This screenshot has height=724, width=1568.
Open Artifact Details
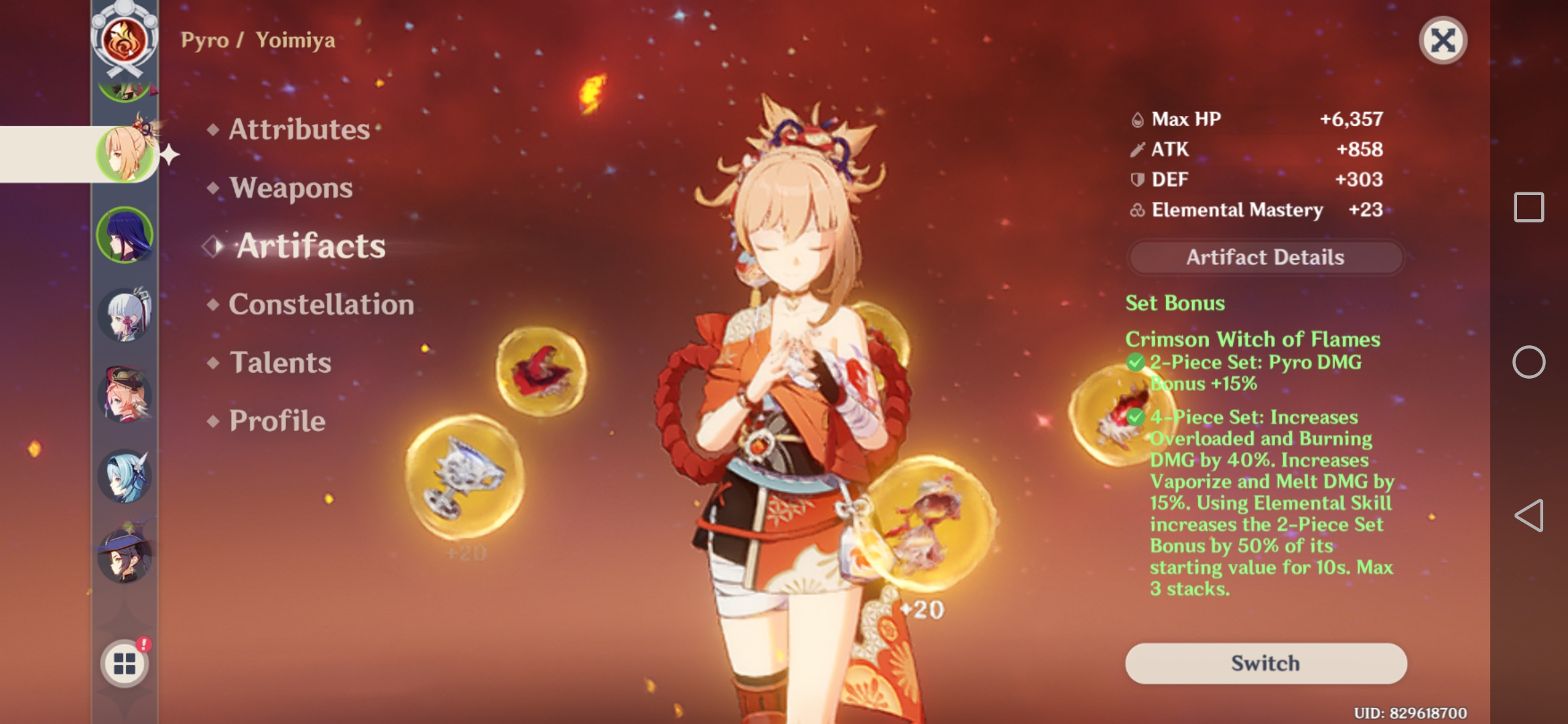point(1265,257)
